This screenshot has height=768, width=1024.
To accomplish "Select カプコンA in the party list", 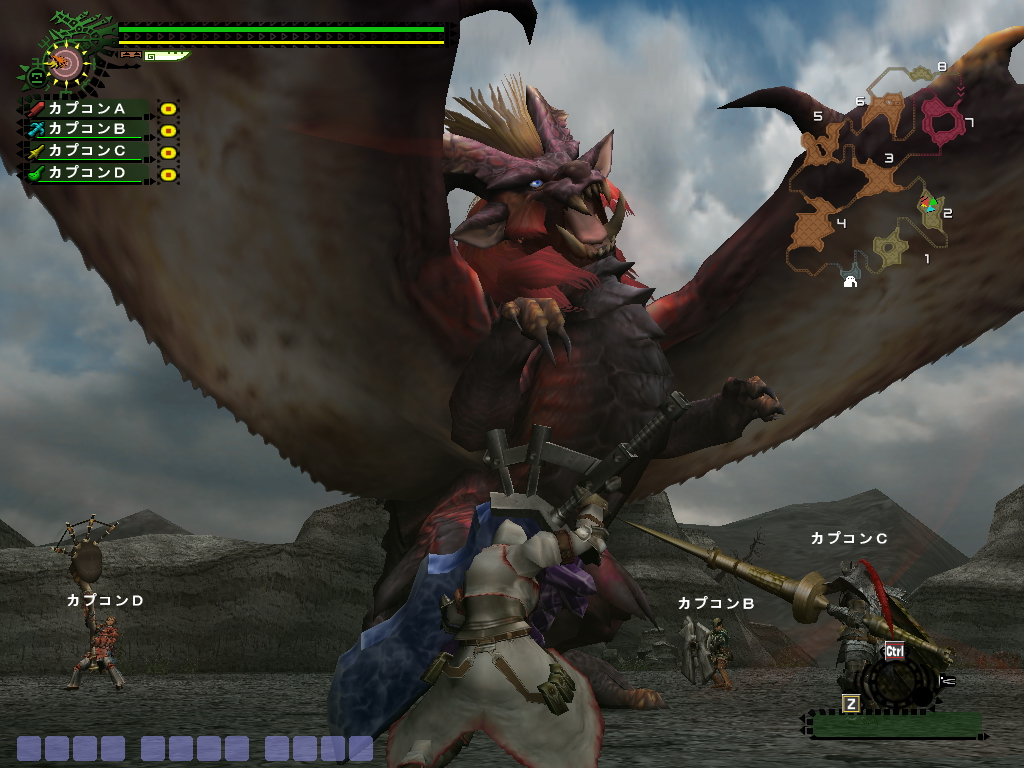I will click(x=88, y=108).
